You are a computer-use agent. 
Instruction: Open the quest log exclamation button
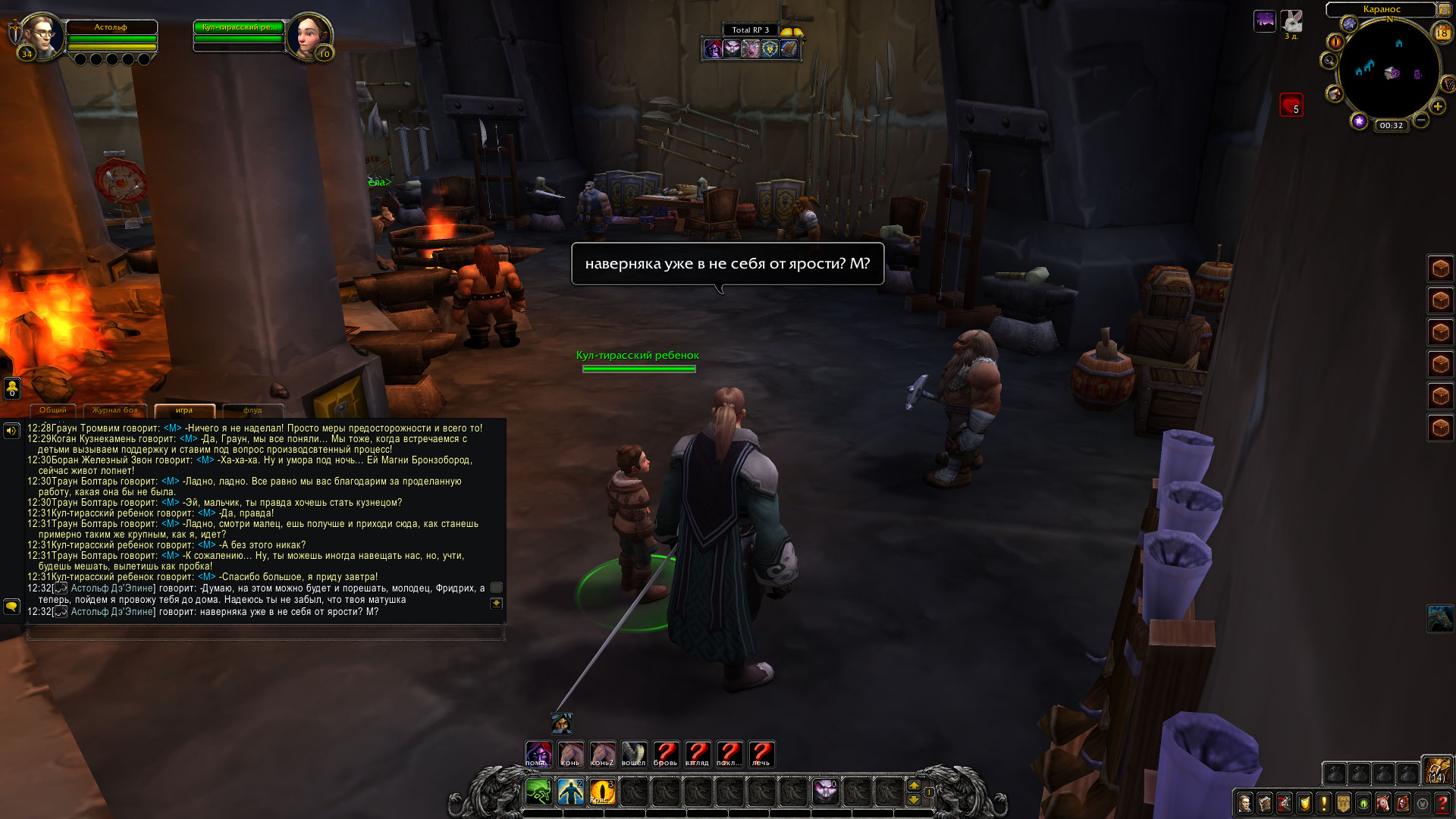[1323, 803]
